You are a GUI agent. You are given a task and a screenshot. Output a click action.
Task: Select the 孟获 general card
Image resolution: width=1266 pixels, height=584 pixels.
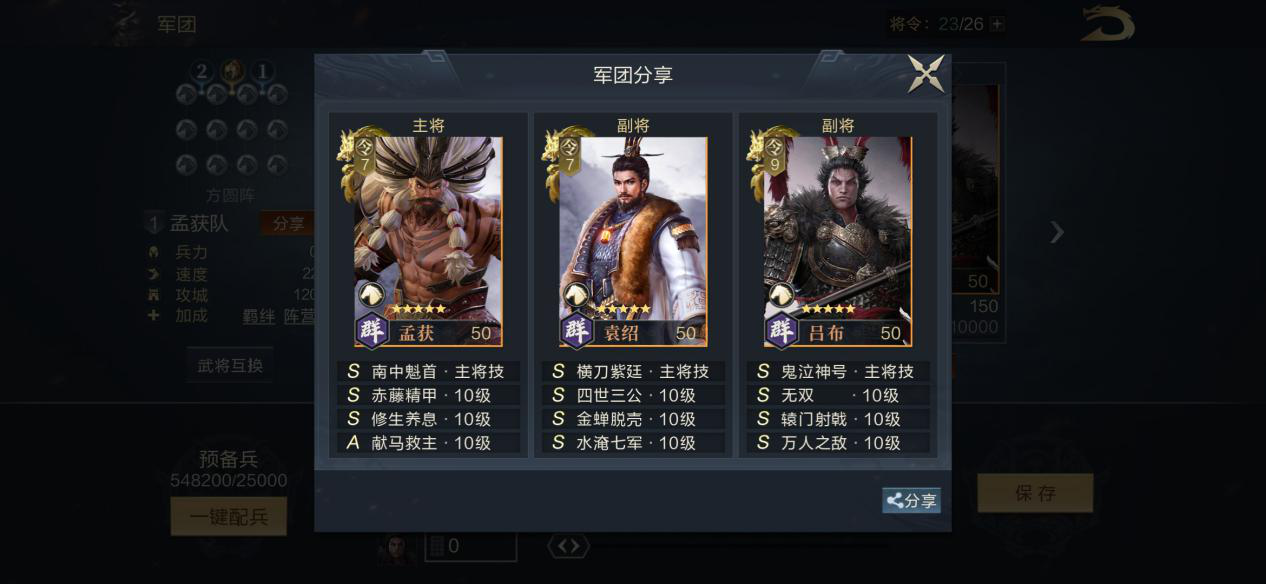point(428,241)
